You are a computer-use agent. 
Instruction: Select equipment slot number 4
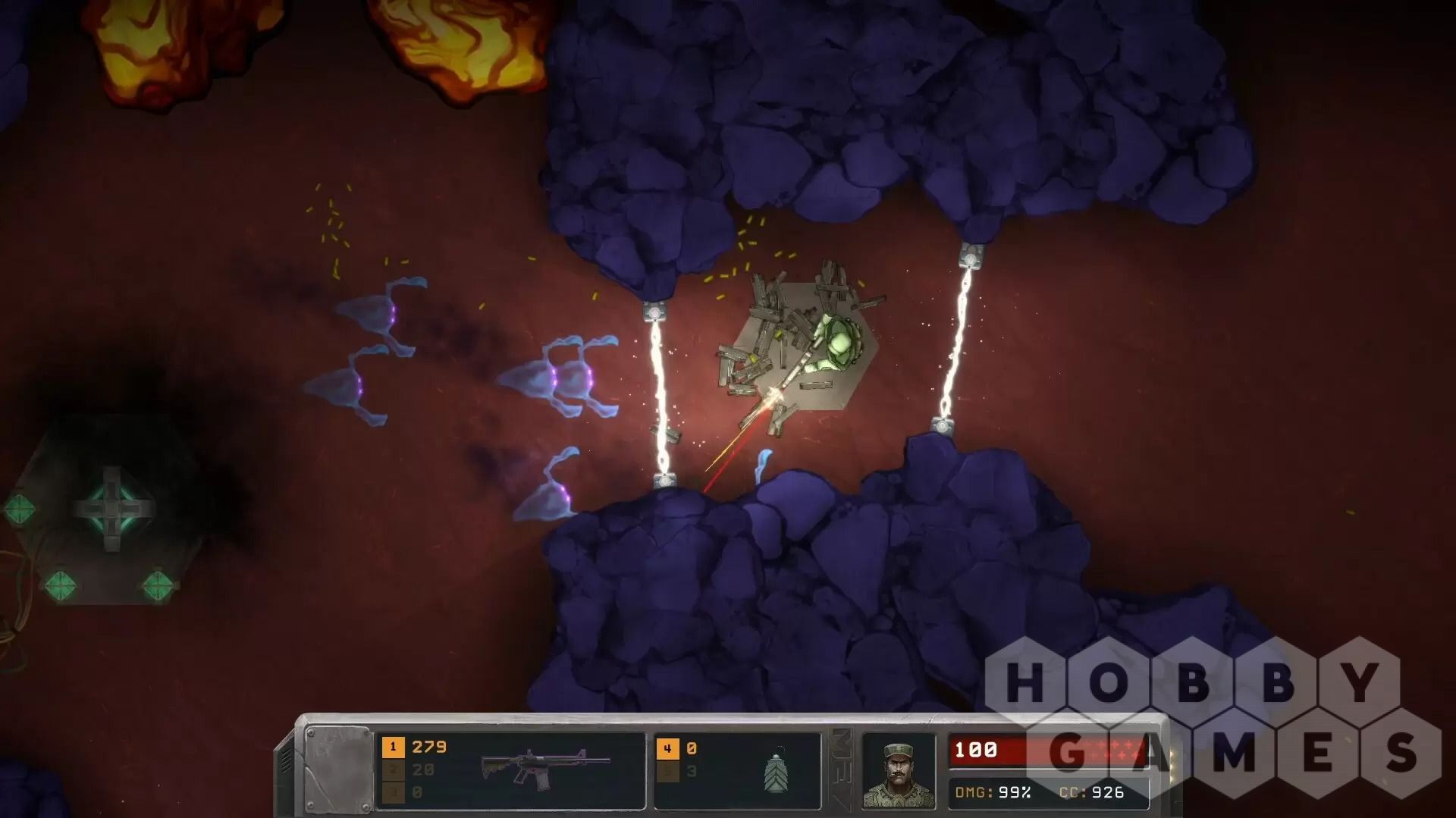pyautogui.click(x=667, y=748)
